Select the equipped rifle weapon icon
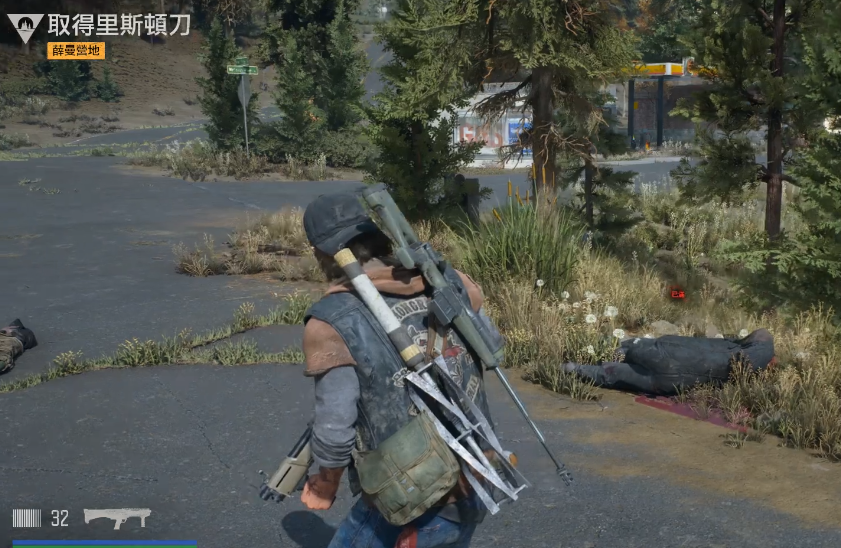 pyautogui.click(x=117, y=517)
